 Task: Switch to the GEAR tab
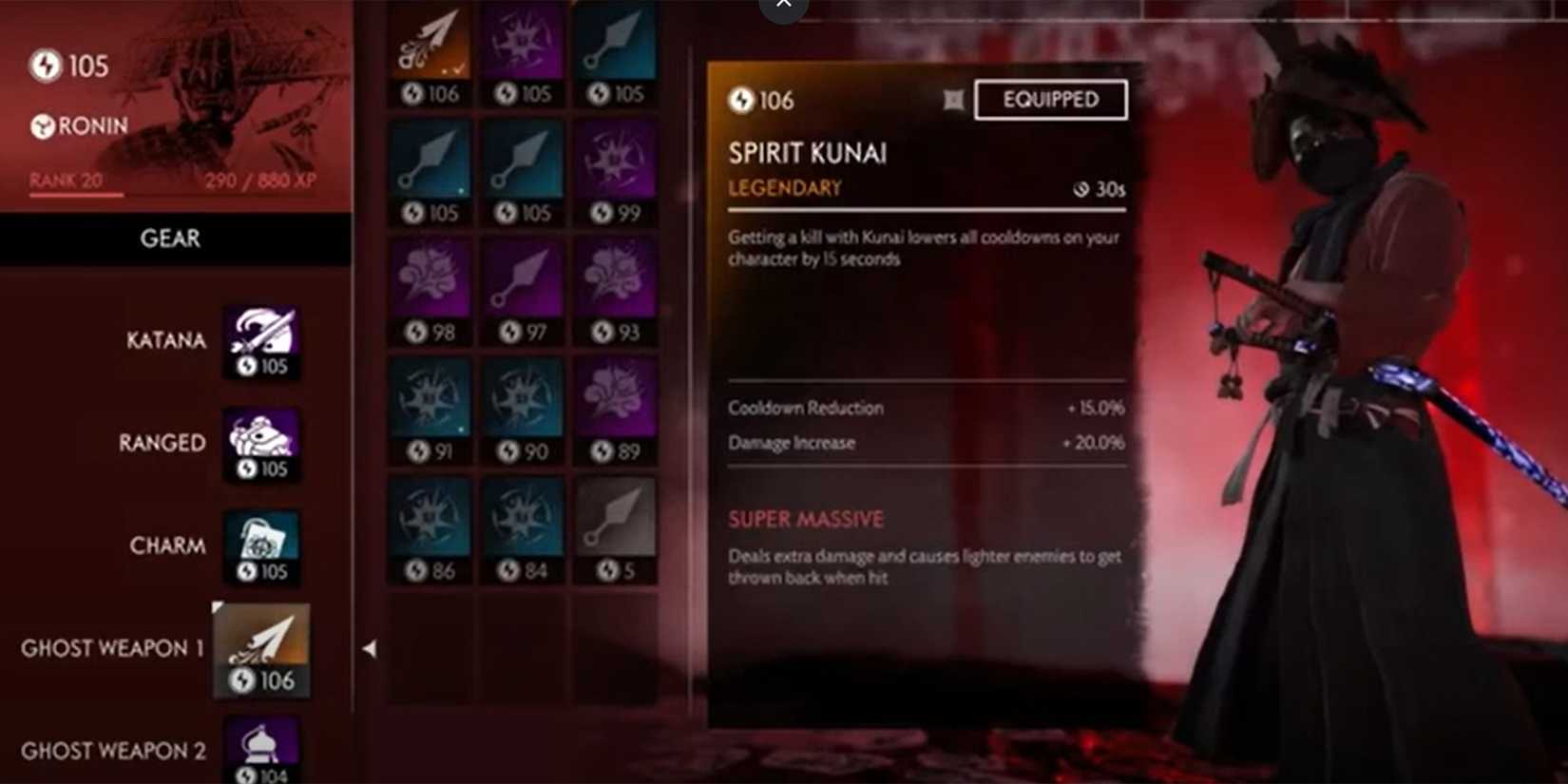171,239
